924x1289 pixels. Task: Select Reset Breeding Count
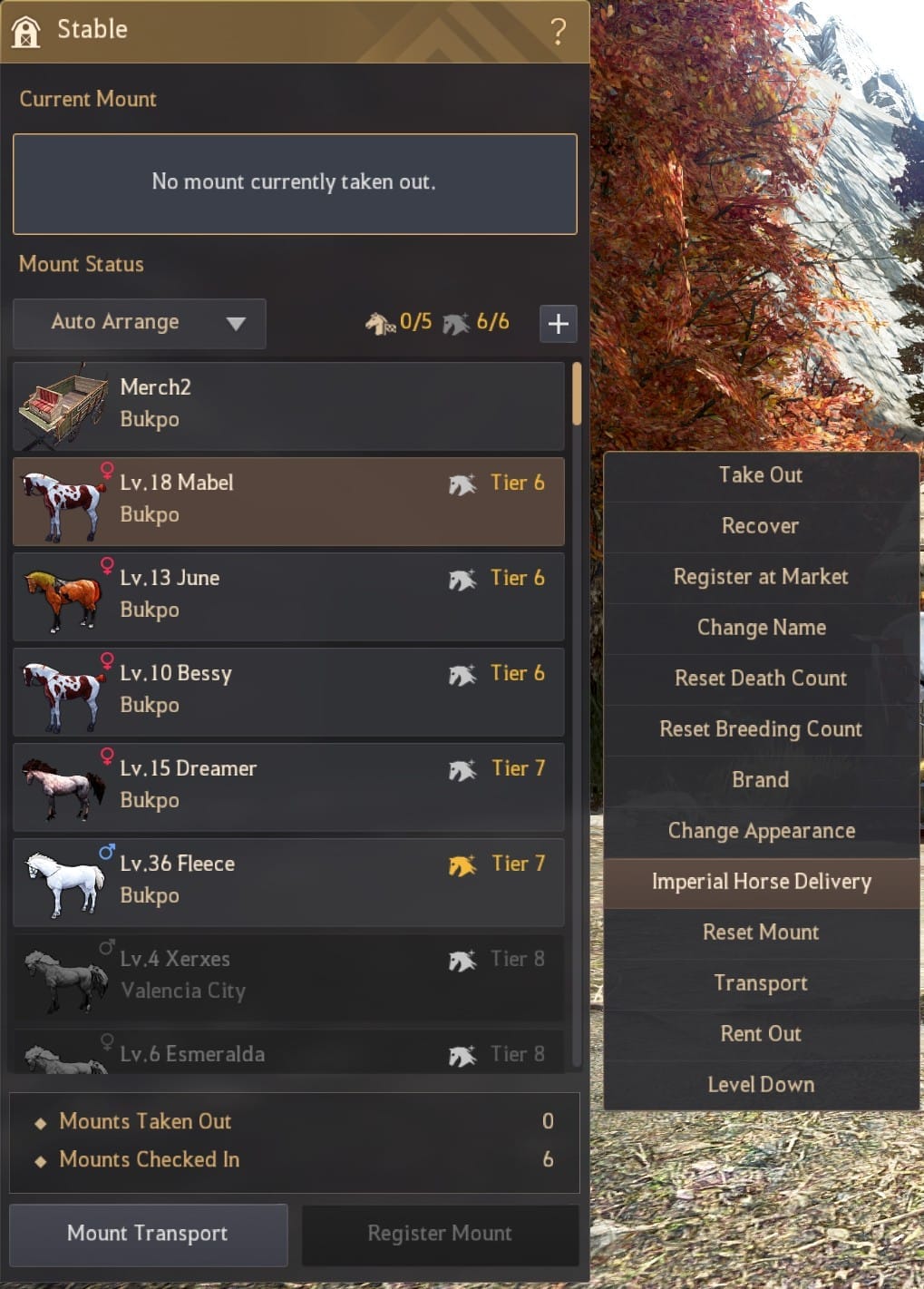(x=761, y=729)
